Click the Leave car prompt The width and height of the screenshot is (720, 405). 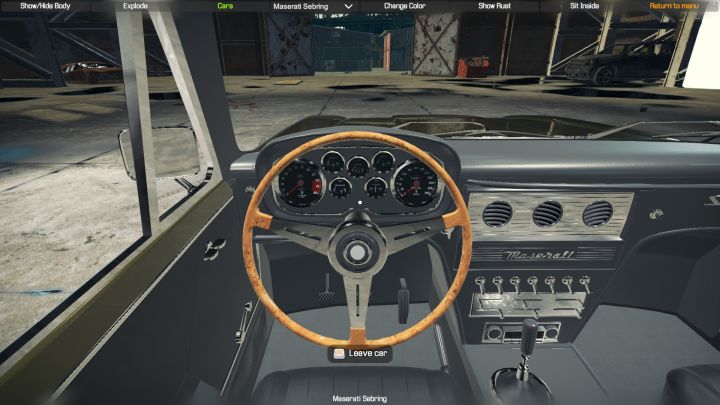tap(360, 353)
